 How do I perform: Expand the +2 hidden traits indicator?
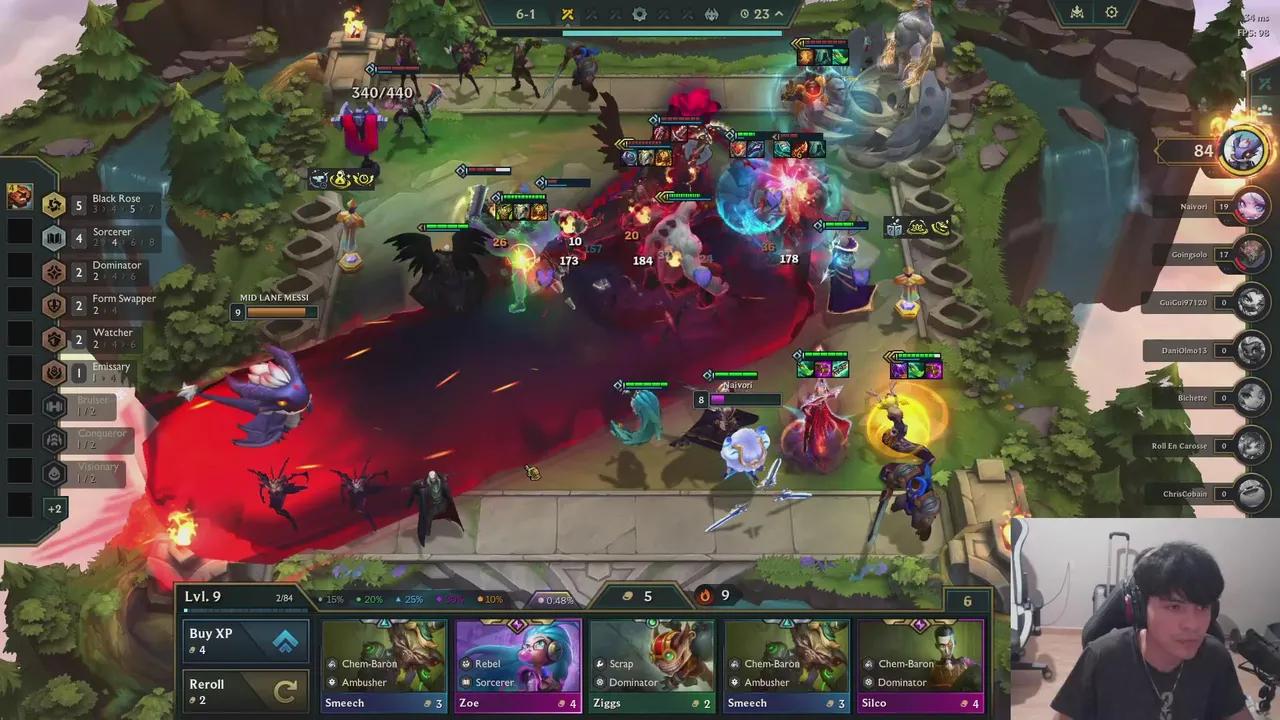point(57,509)
